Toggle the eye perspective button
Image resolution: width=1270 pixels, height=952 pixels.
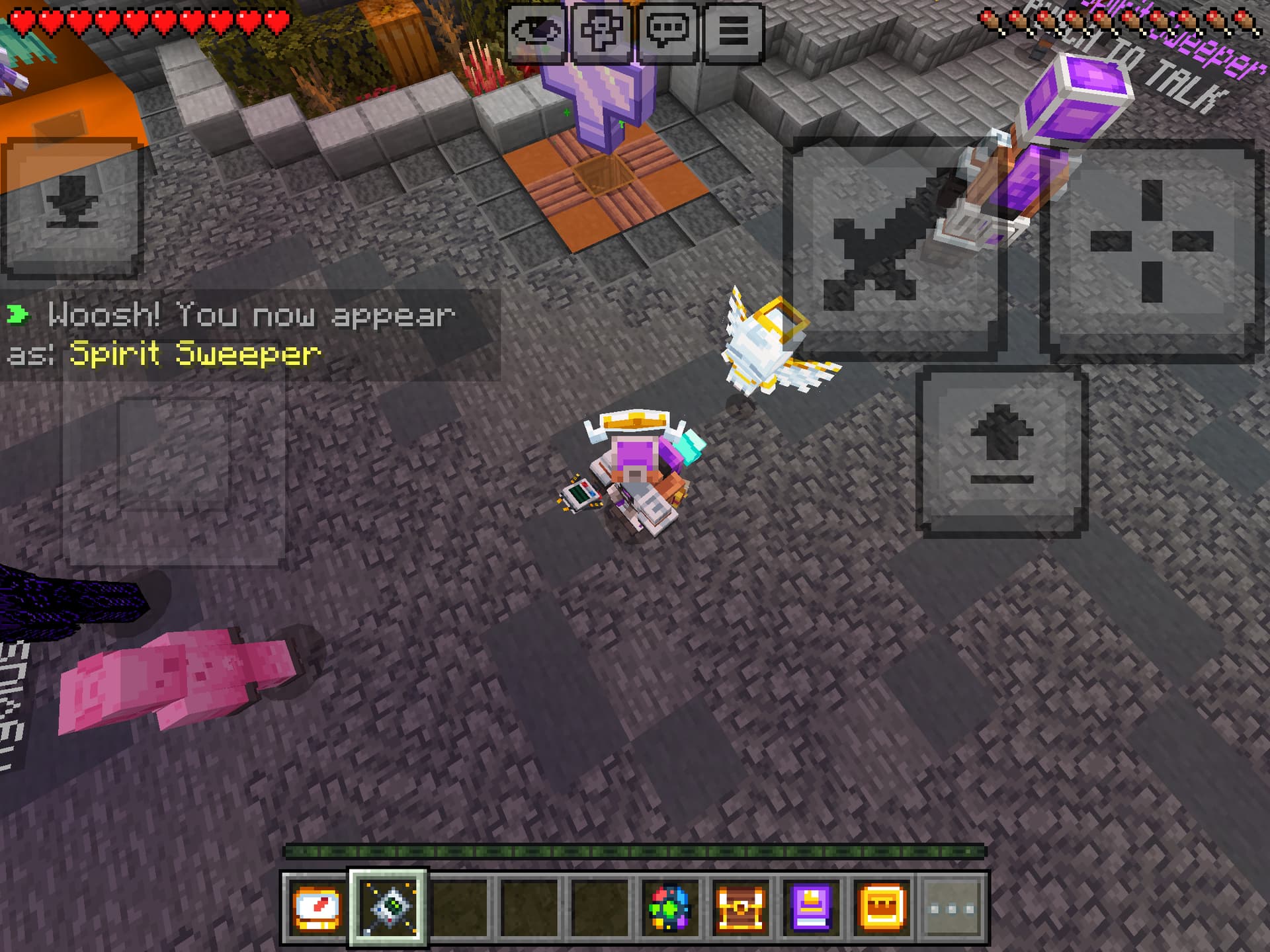(536, 31)
